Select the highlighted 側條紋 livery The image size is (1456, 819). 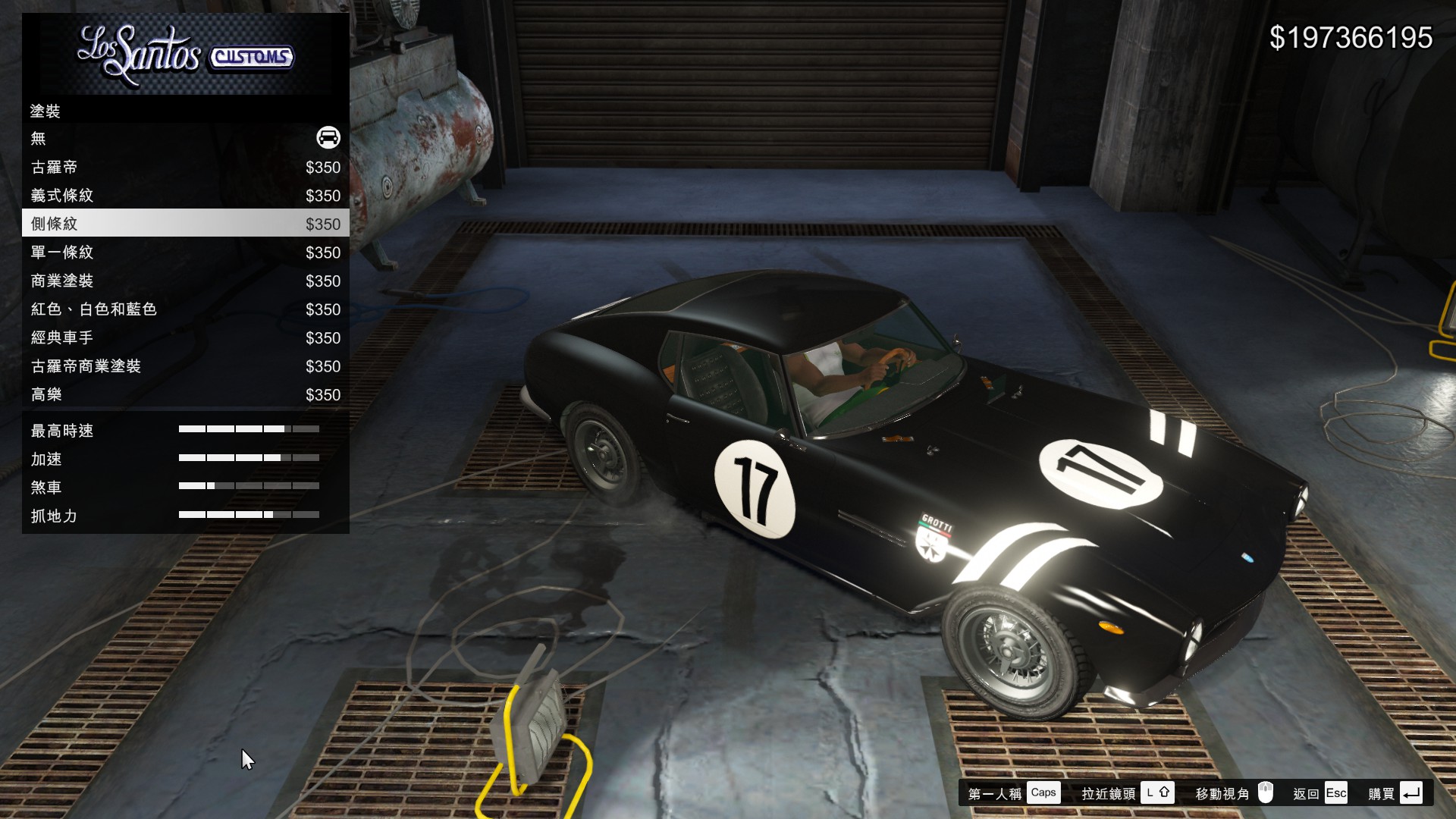(185, 224)
